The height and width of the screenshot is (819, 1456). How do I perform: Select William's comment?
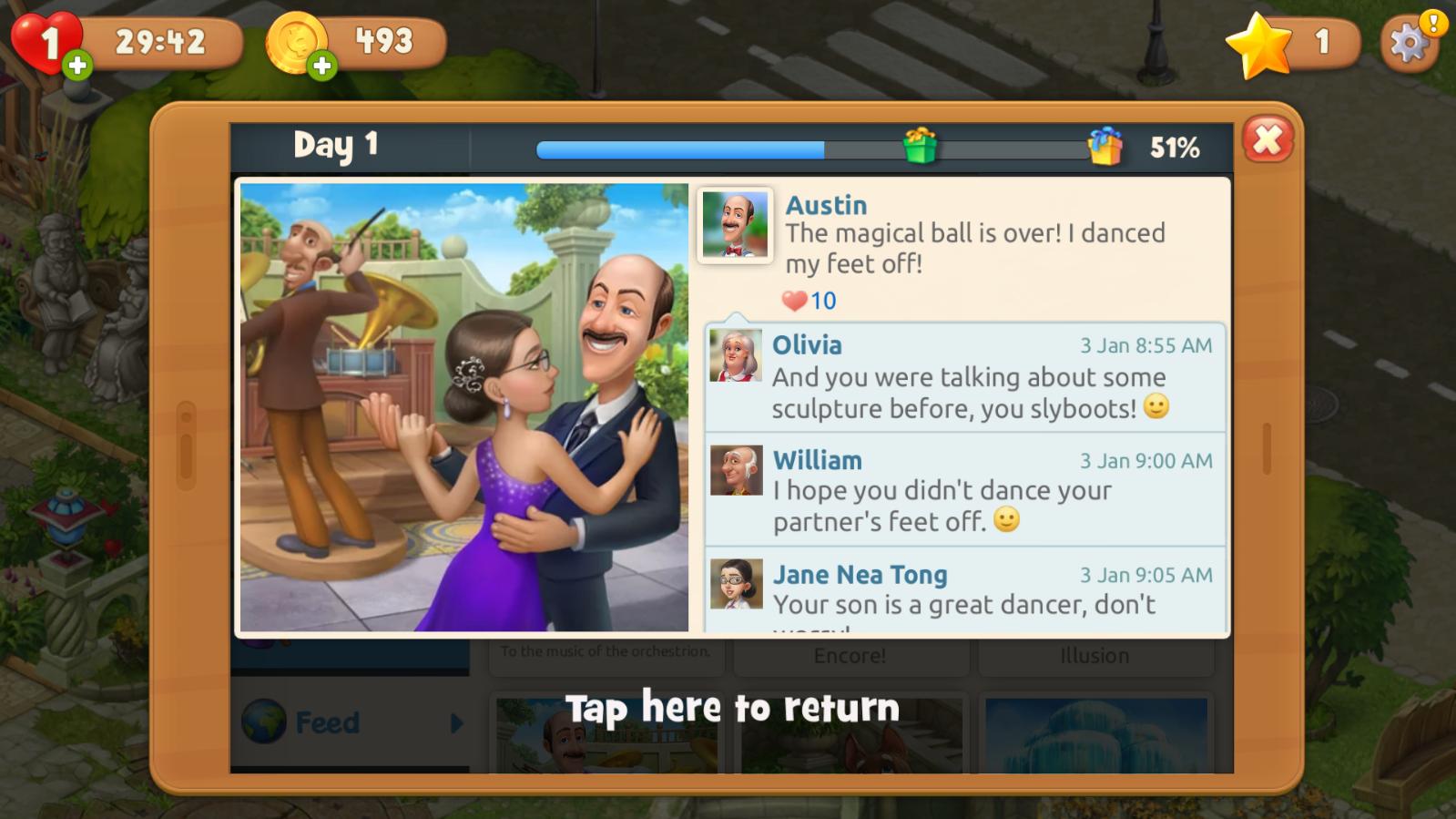pos(965,490)
